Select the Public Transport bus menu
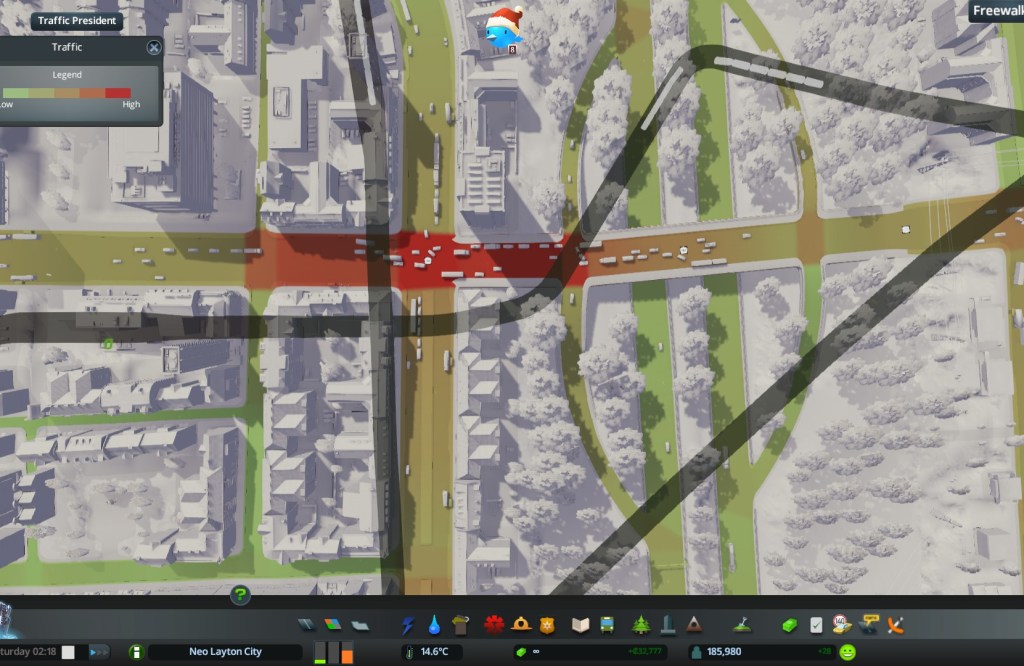The width and height of the screenshot is (1024, 666). click(606, 625)
